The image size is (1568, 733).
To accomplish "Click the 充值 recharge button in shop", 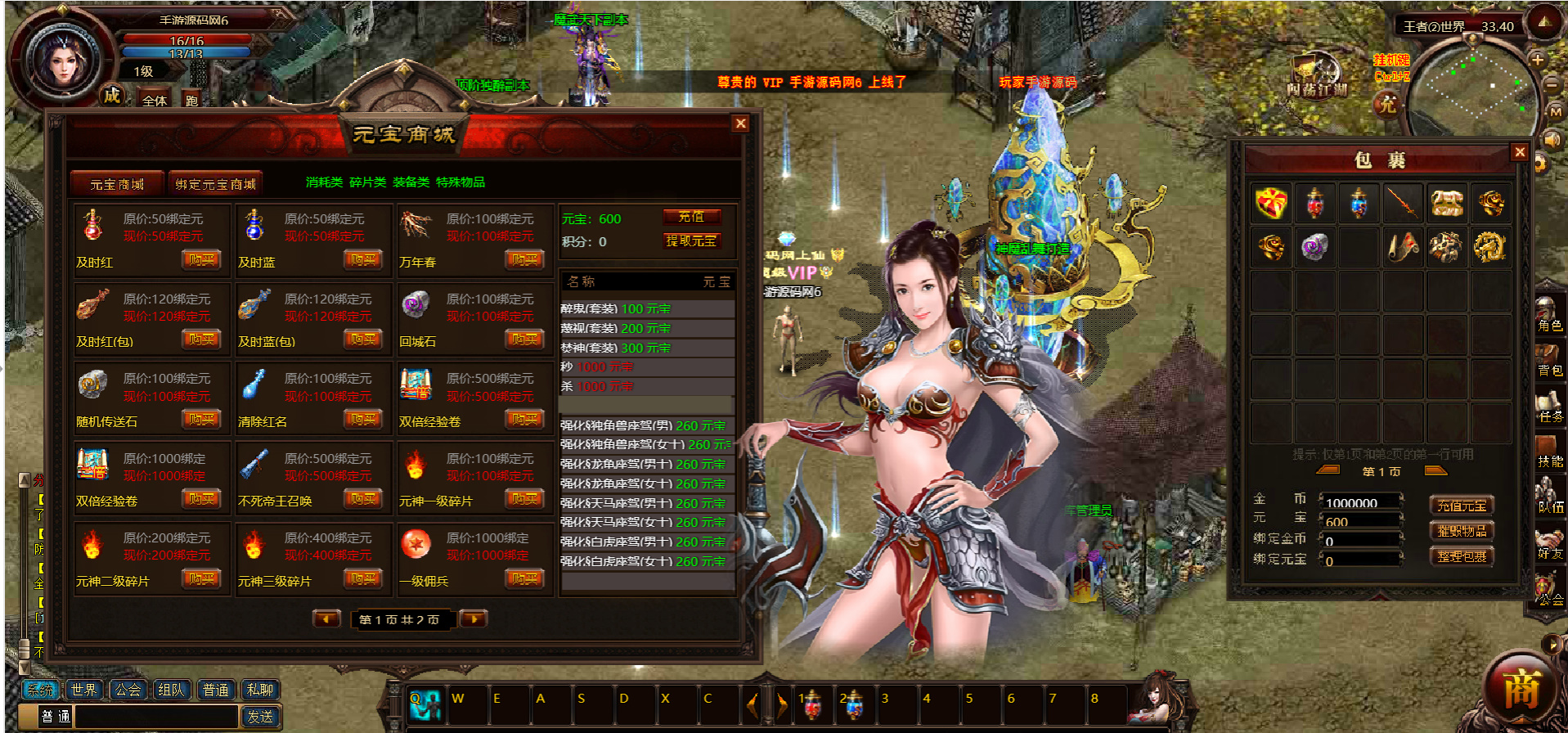I will (x=691, y=217).
